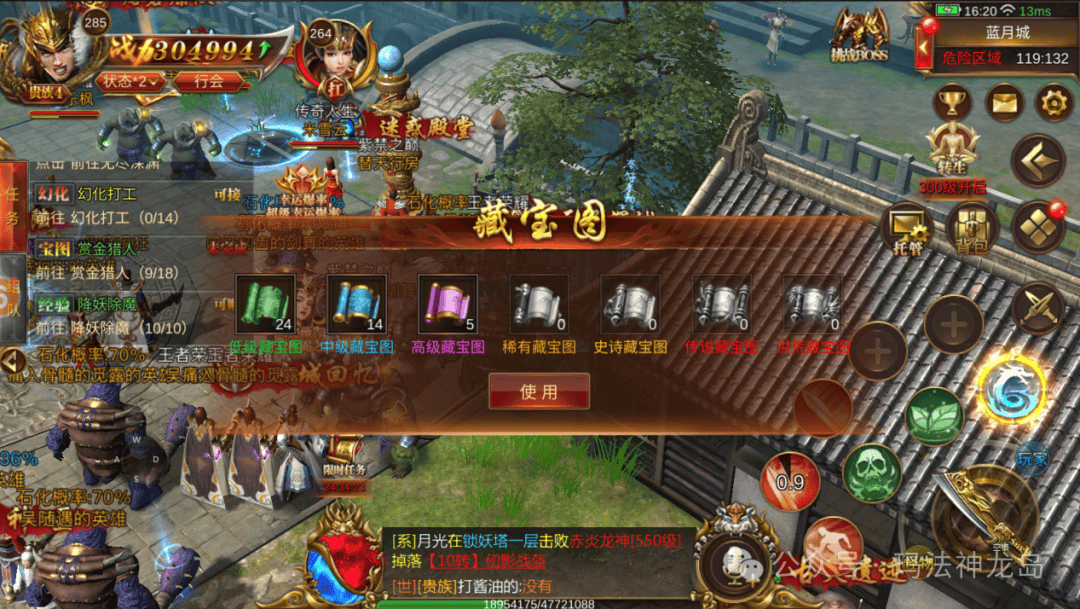Click the 使用 (Use) button
This screenshot has width=1080, height=609.
point(539,392)
